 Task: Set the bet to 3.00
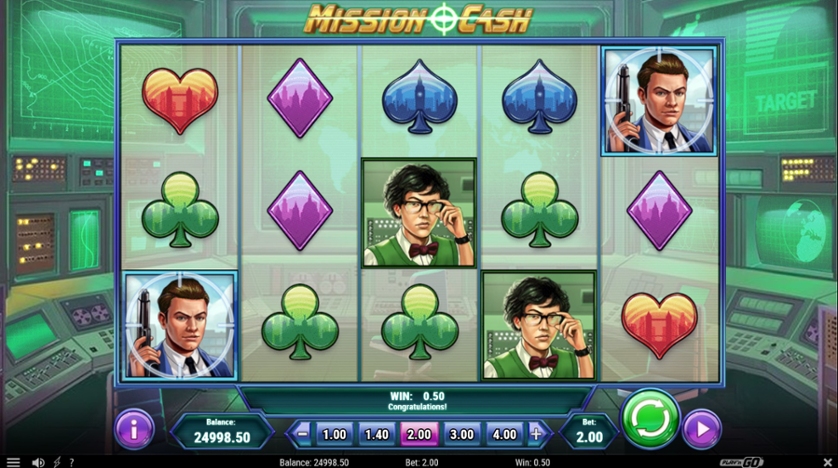tap(462, 434)
